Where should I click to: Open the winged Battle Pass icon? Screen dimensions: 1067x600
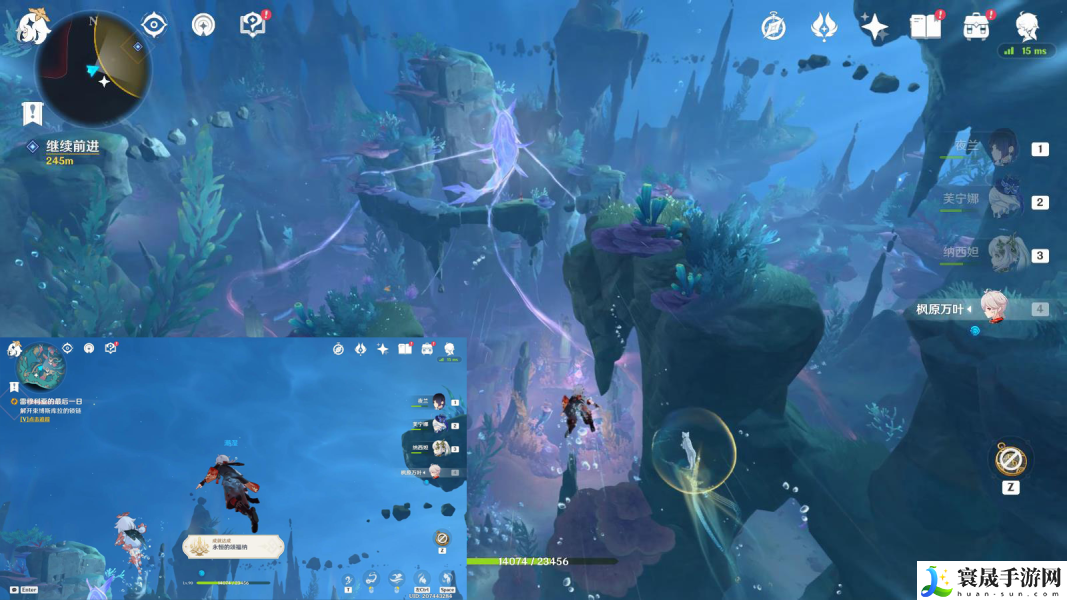point(824,27)
